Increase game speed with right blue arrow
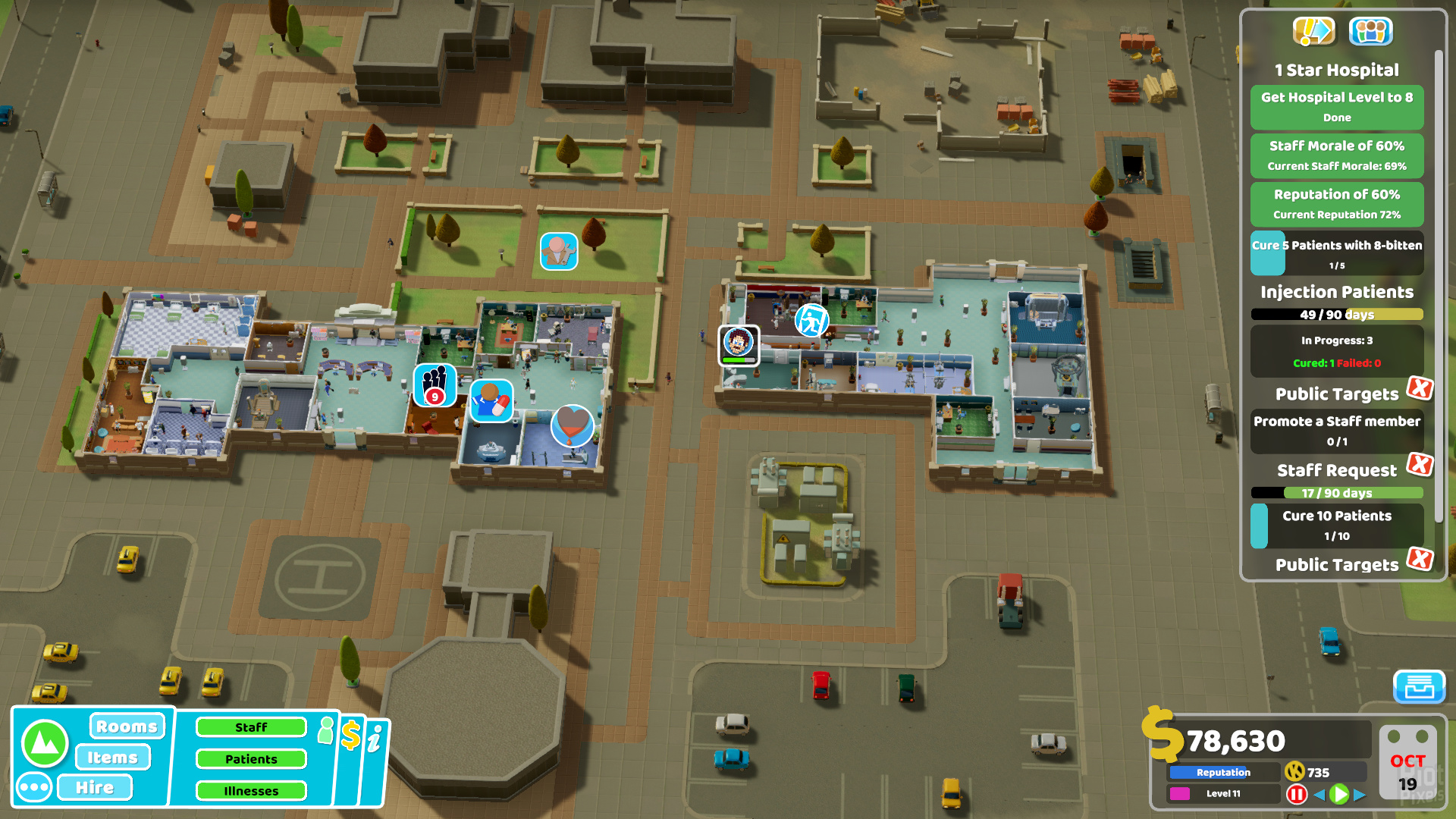The height and width of the screenshot is (819, 1456). pos(1360,794)
